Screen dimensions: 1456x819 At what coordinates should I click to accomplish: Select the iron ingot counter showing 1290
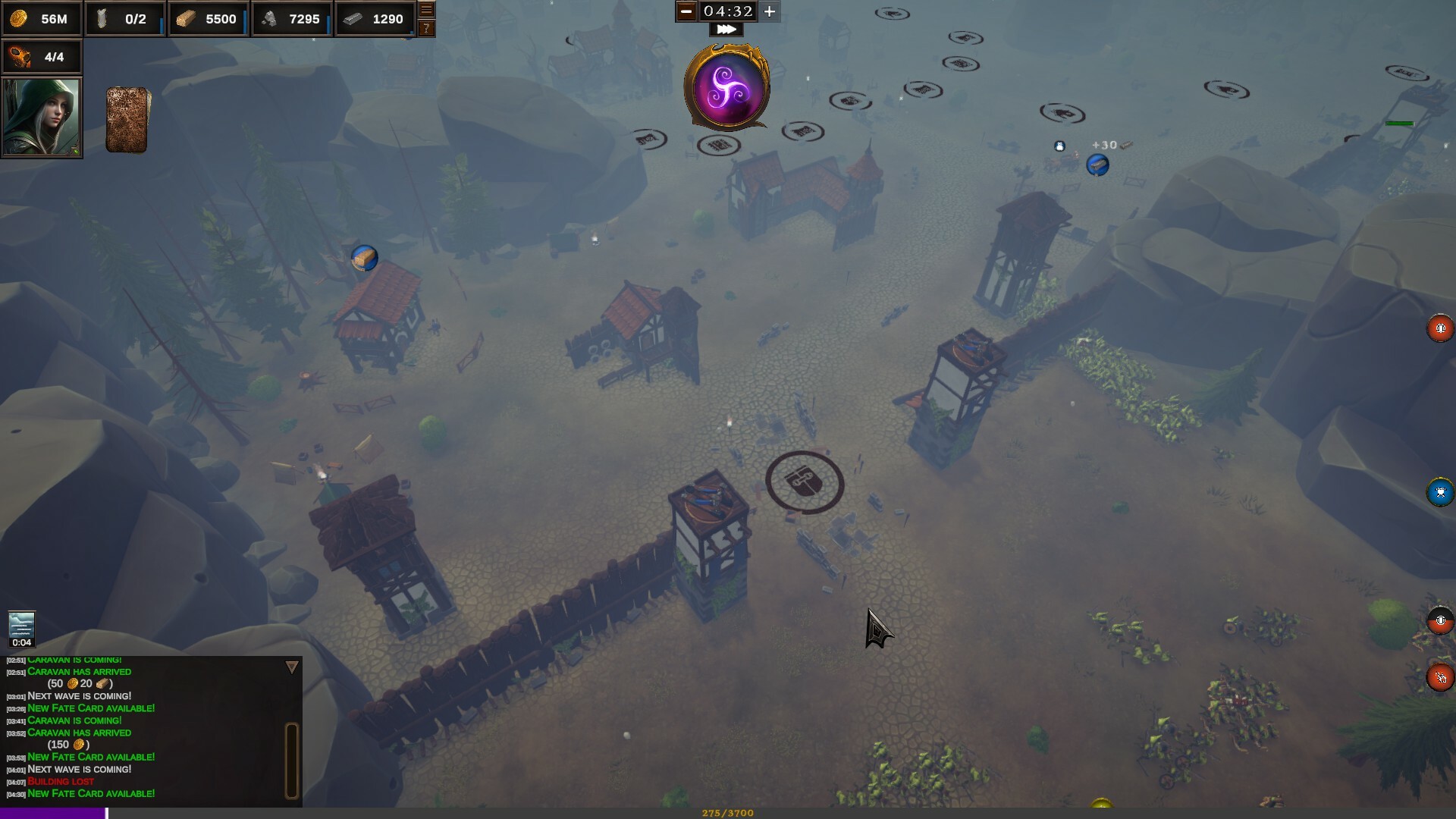coord(375,19)
